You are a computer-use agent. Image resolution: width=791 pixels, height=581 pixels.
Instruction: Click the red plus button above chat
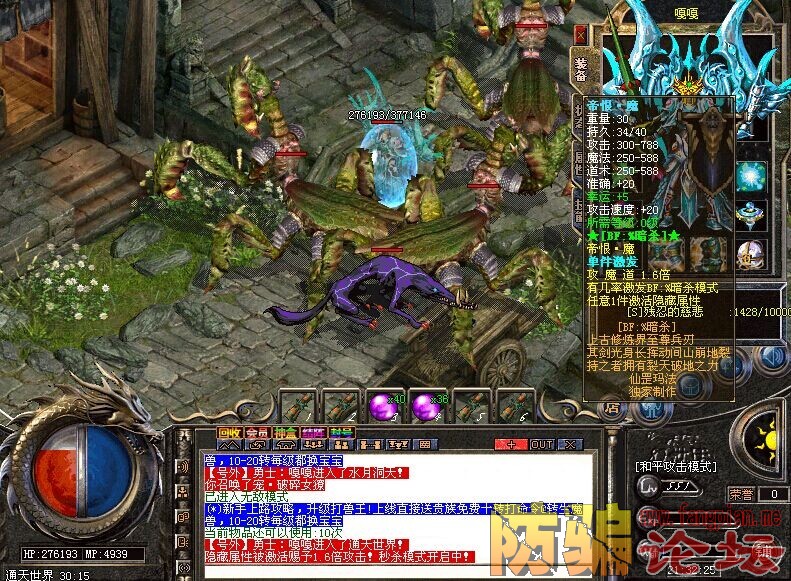pyautogui.click(x=511, y=443)
